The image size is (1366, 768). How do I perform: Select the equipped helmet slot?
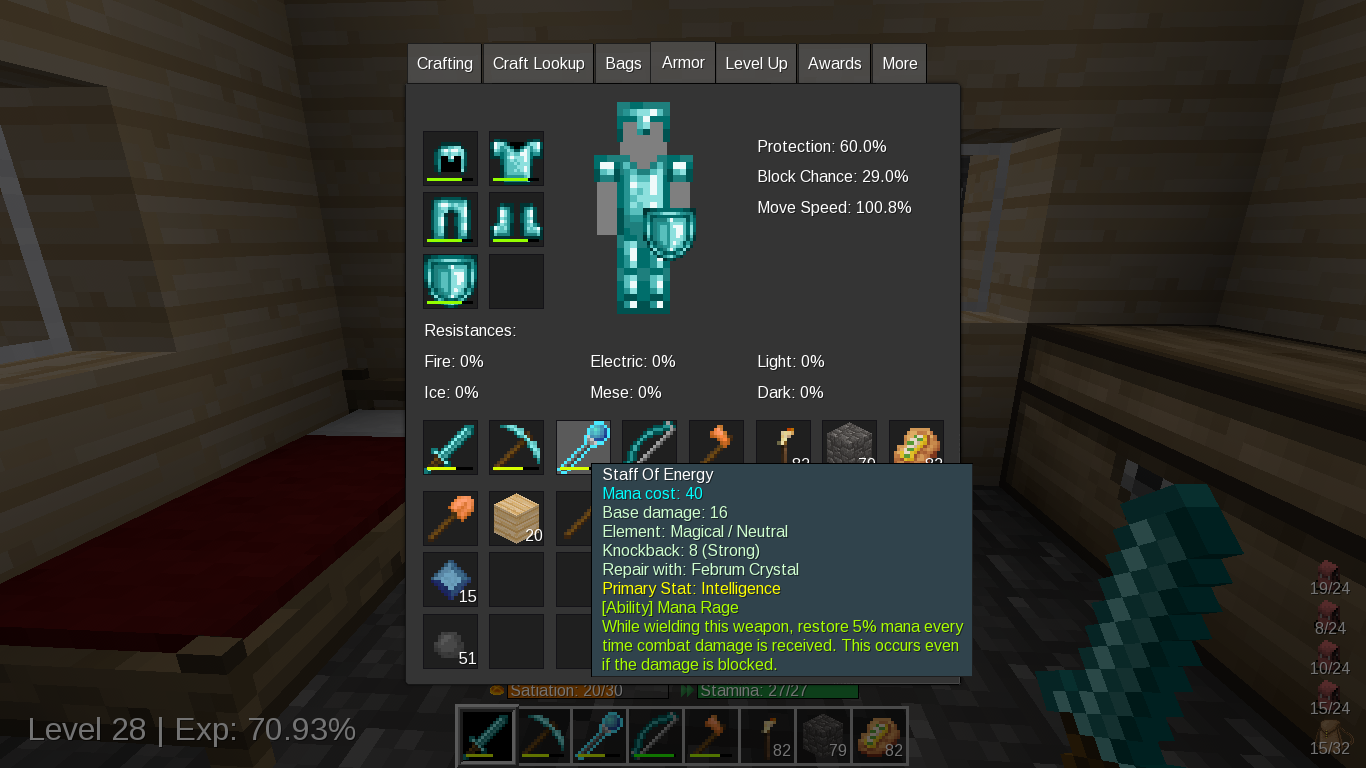coord(450,158)
